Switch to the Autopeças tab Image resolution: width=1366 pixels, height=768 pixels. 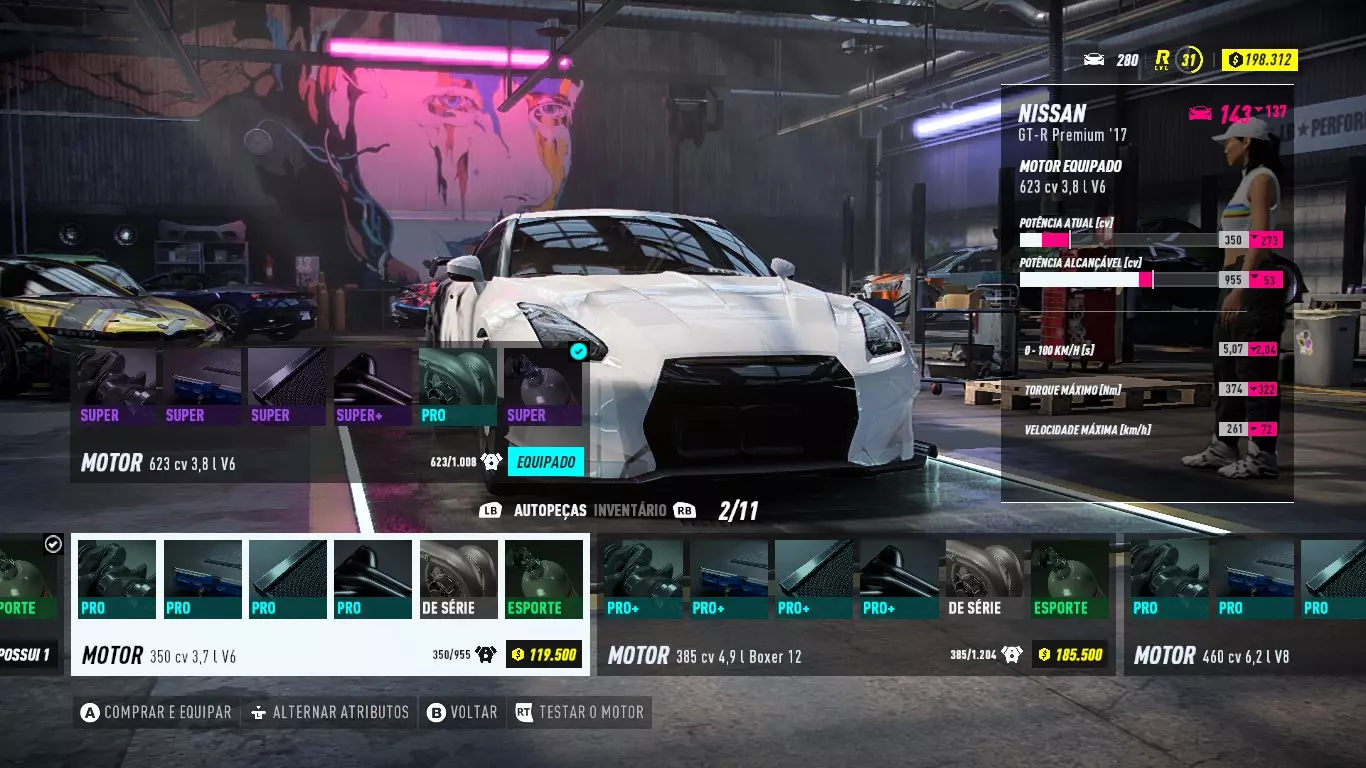coord(549,510)
